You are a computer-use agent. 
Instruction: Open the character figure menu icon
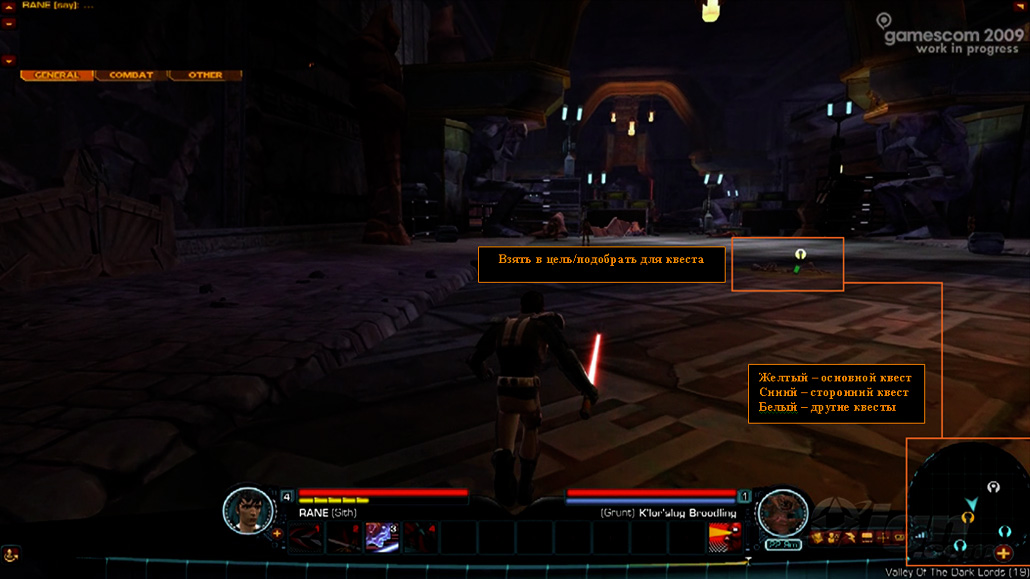tap(833, 538)
